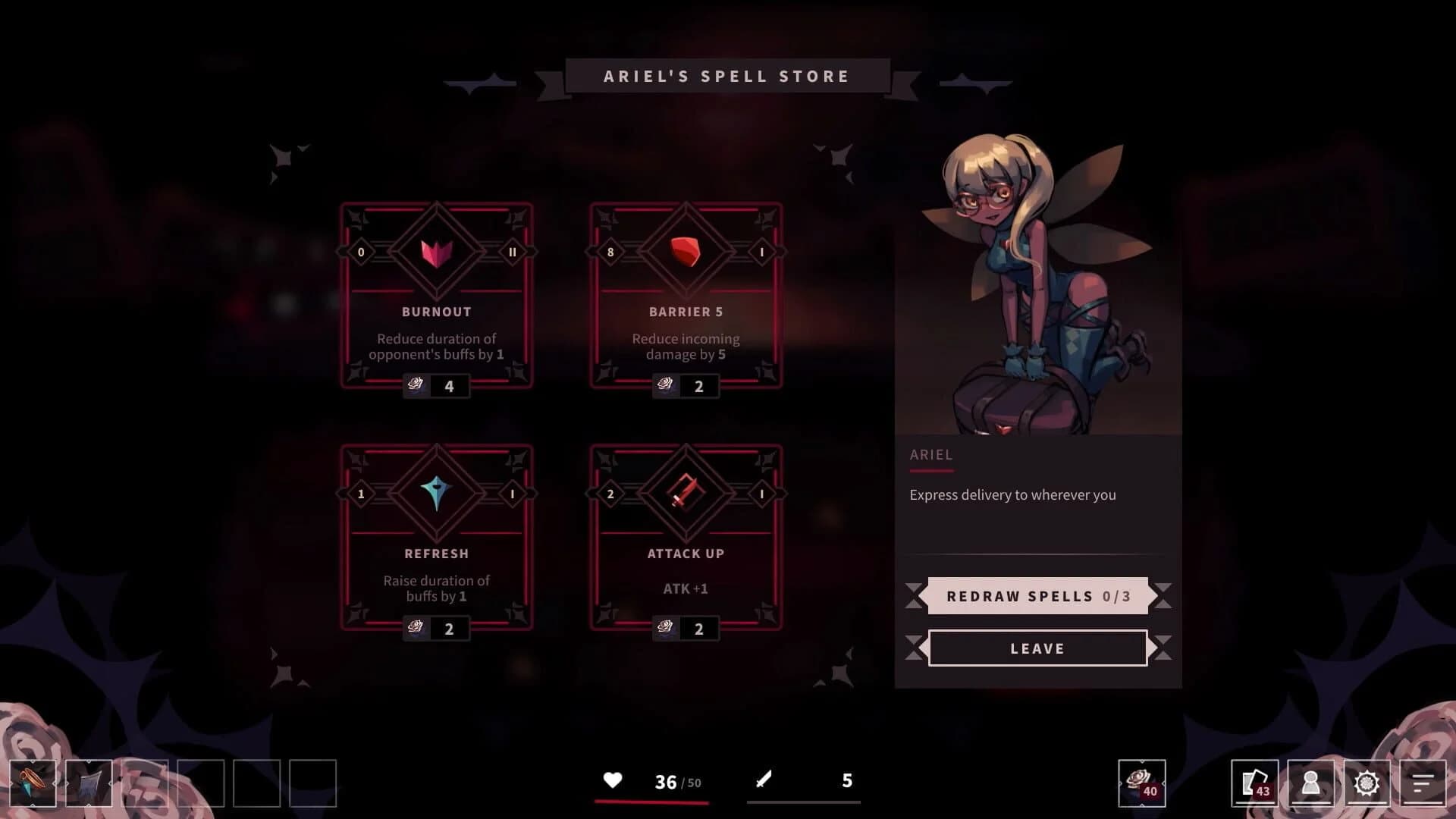
Task: Click the blue Refresh spell icon
Action: [436, 492]
